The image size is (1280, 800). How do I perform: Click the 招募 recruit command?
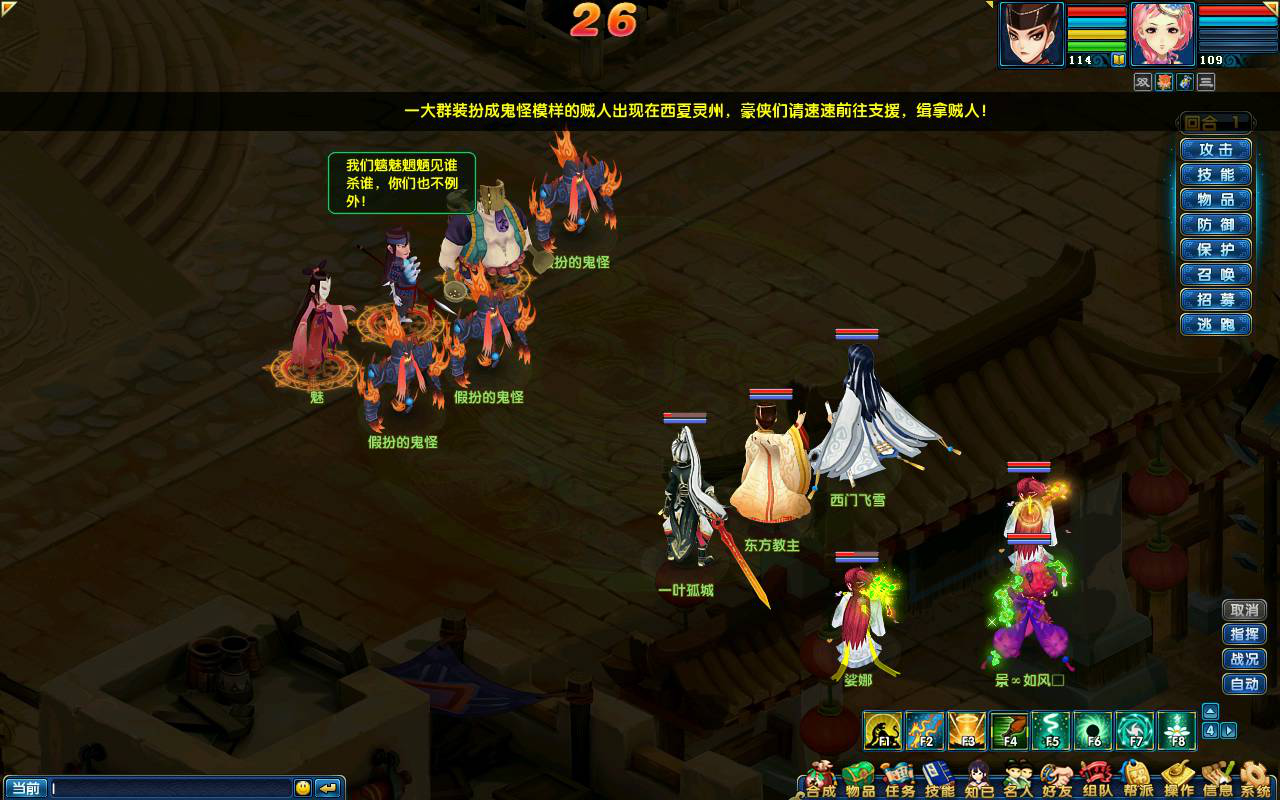1215,300
